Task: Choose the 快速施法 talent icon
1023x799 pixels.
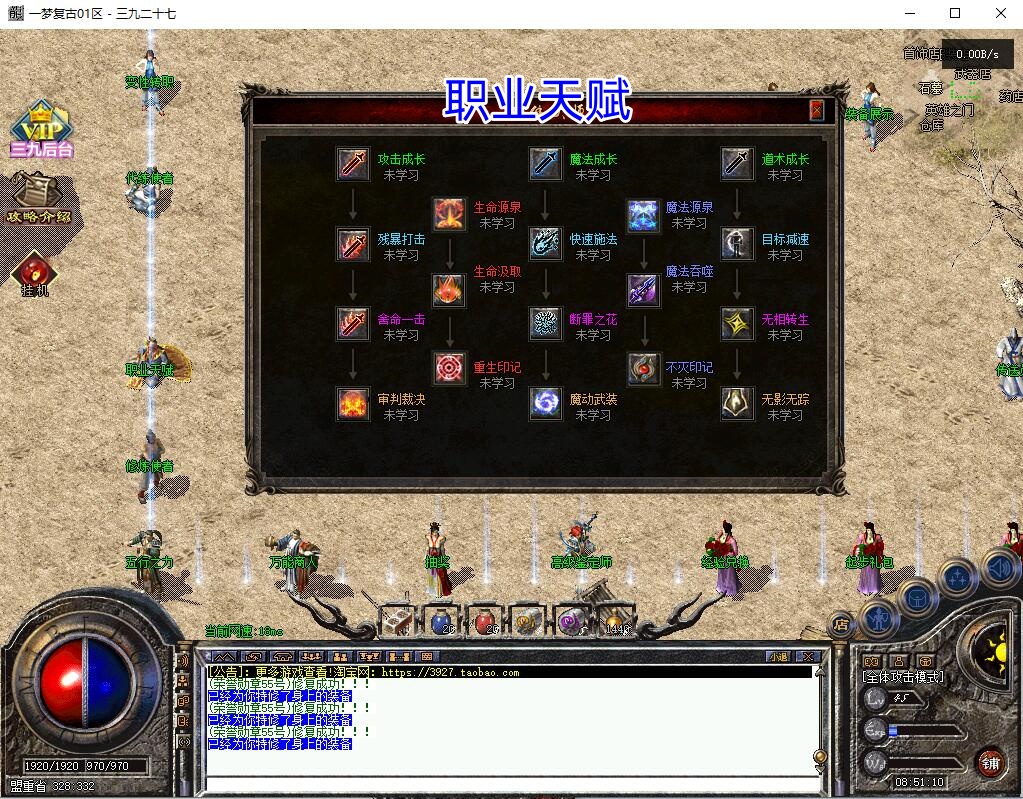Action: (x=545, y=244)
